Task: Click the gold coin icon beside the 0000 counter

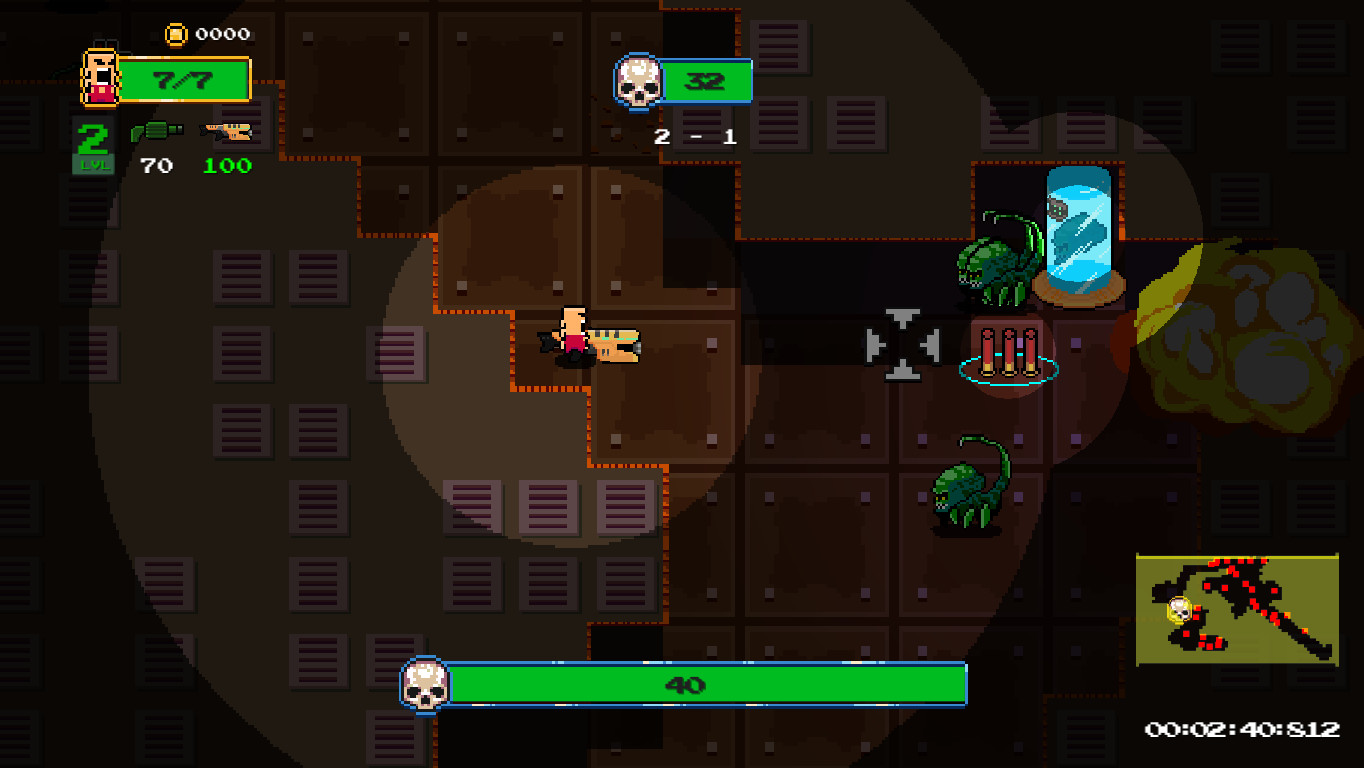Action: pos(178,33)
